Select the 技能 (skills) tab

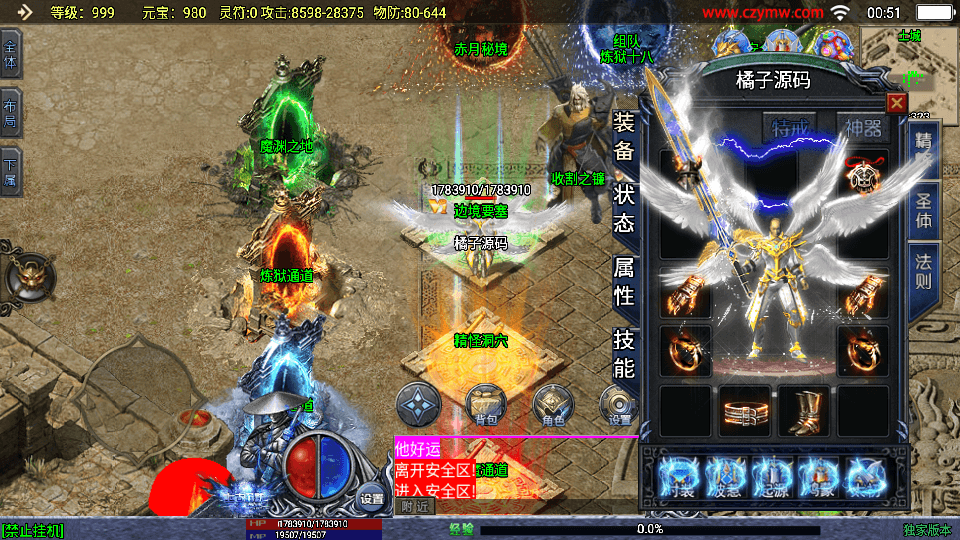pos(623,353)
